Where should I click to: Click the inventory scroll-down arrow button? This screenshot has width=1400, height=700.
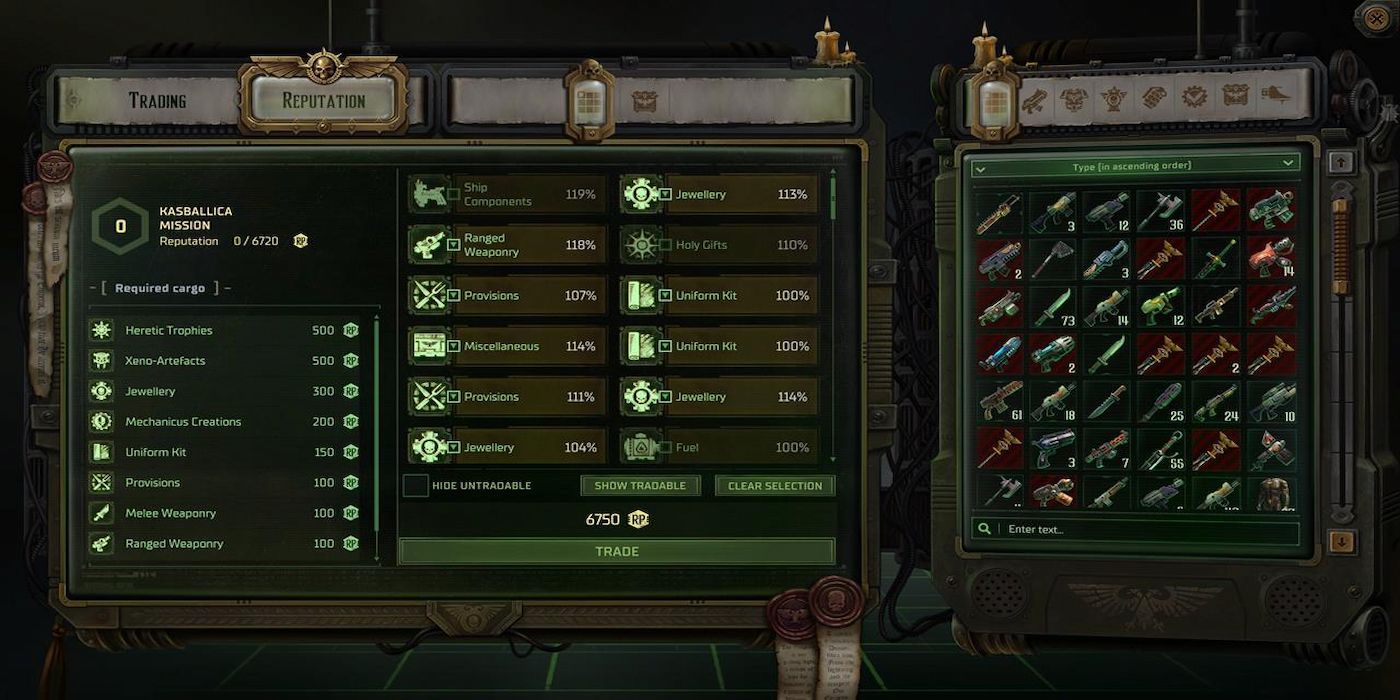click(1342, 542)
